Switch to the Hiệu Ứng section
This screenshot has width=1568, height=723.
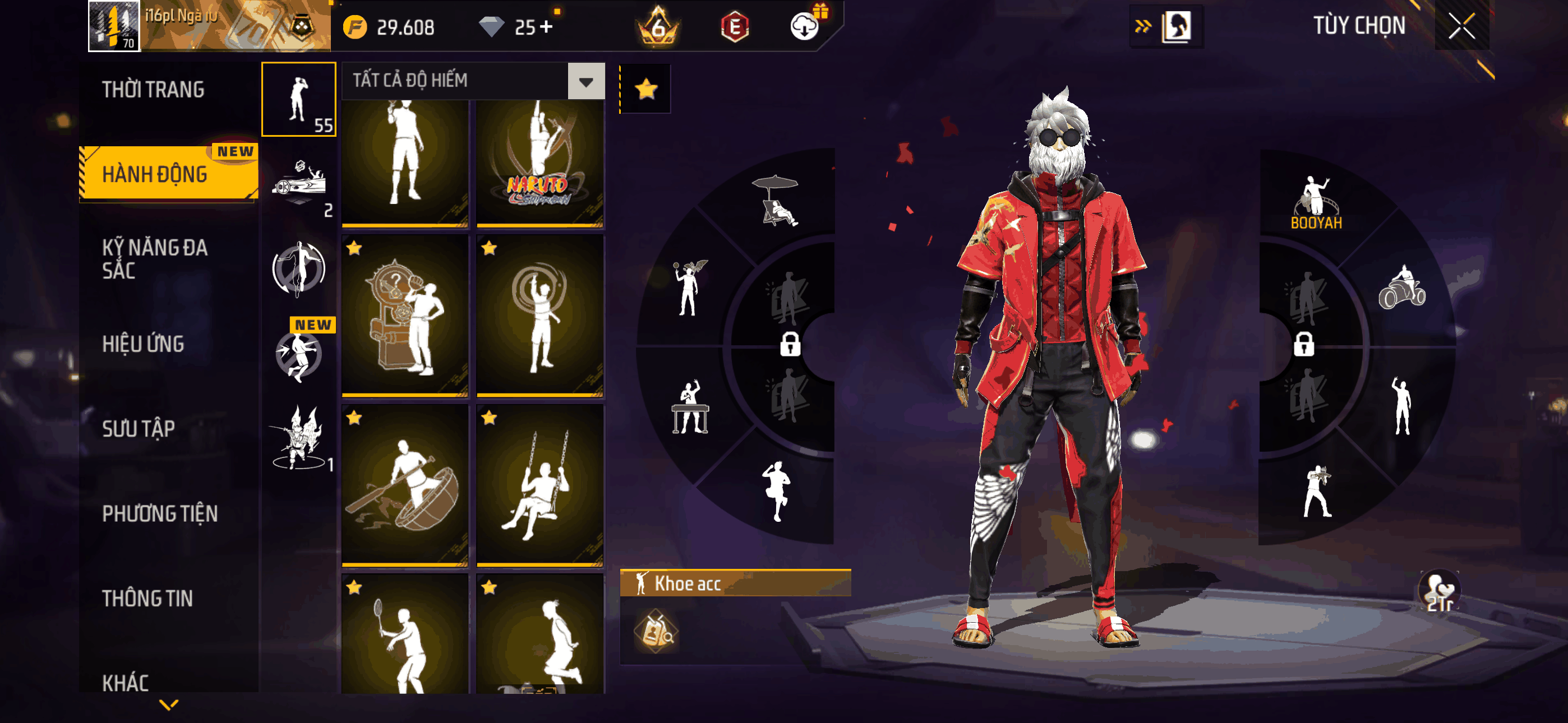click(143, 344)
